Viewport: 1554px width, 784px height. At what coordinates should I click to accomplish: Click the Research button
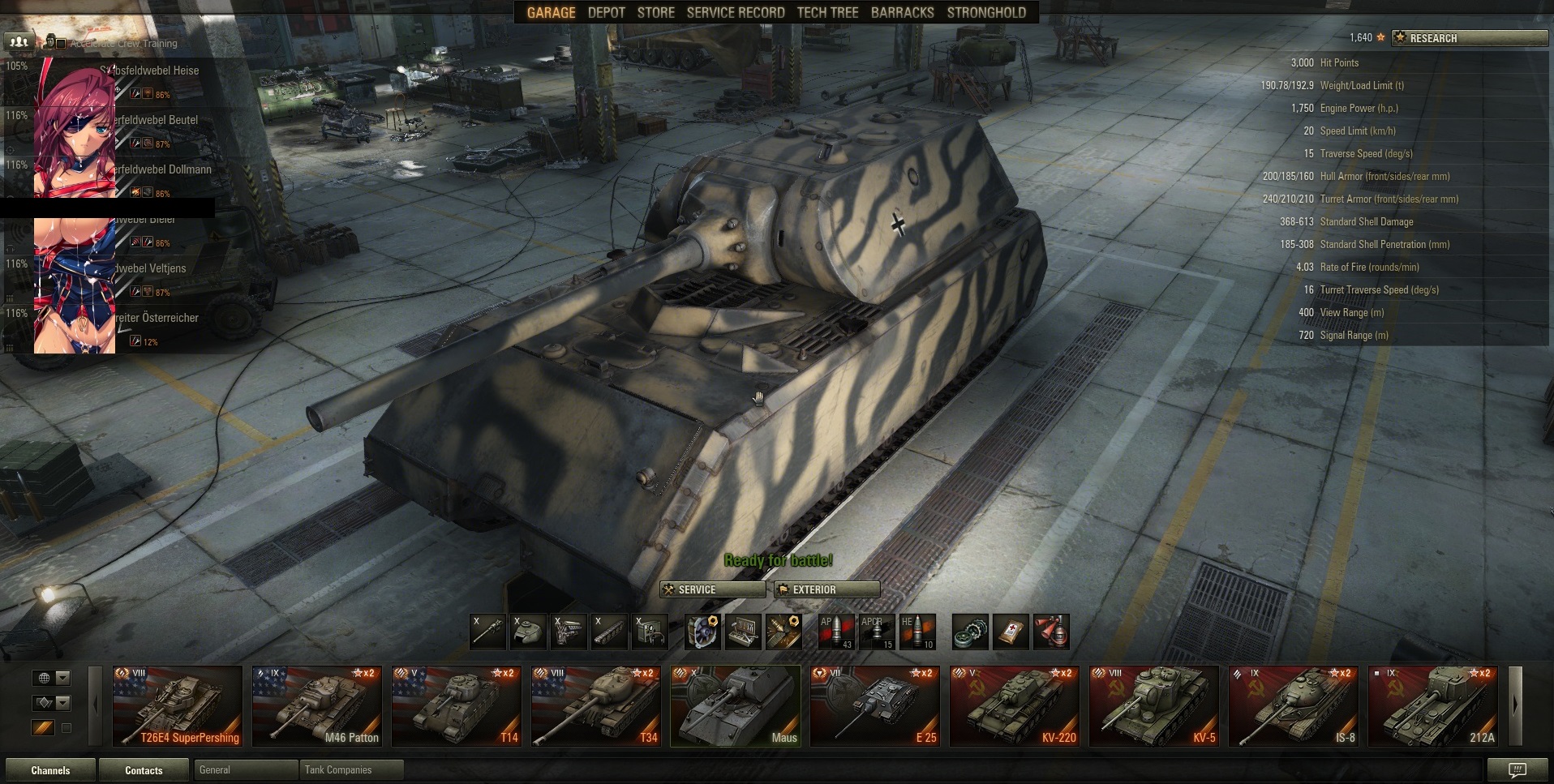[1470, 38]
